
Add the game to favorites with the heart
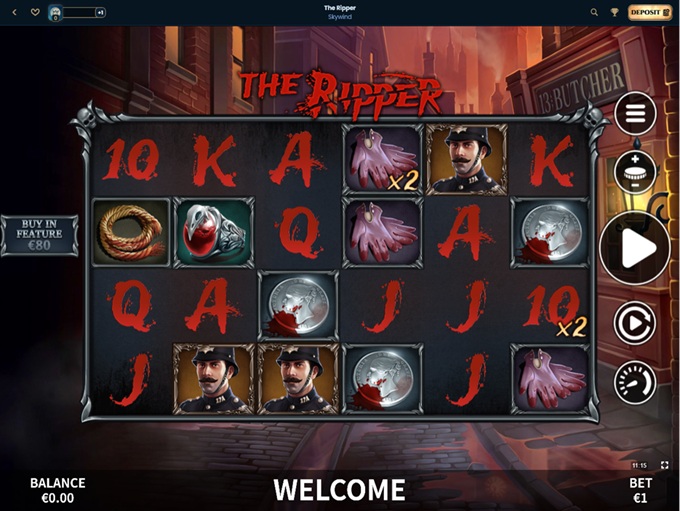(35, 12)
